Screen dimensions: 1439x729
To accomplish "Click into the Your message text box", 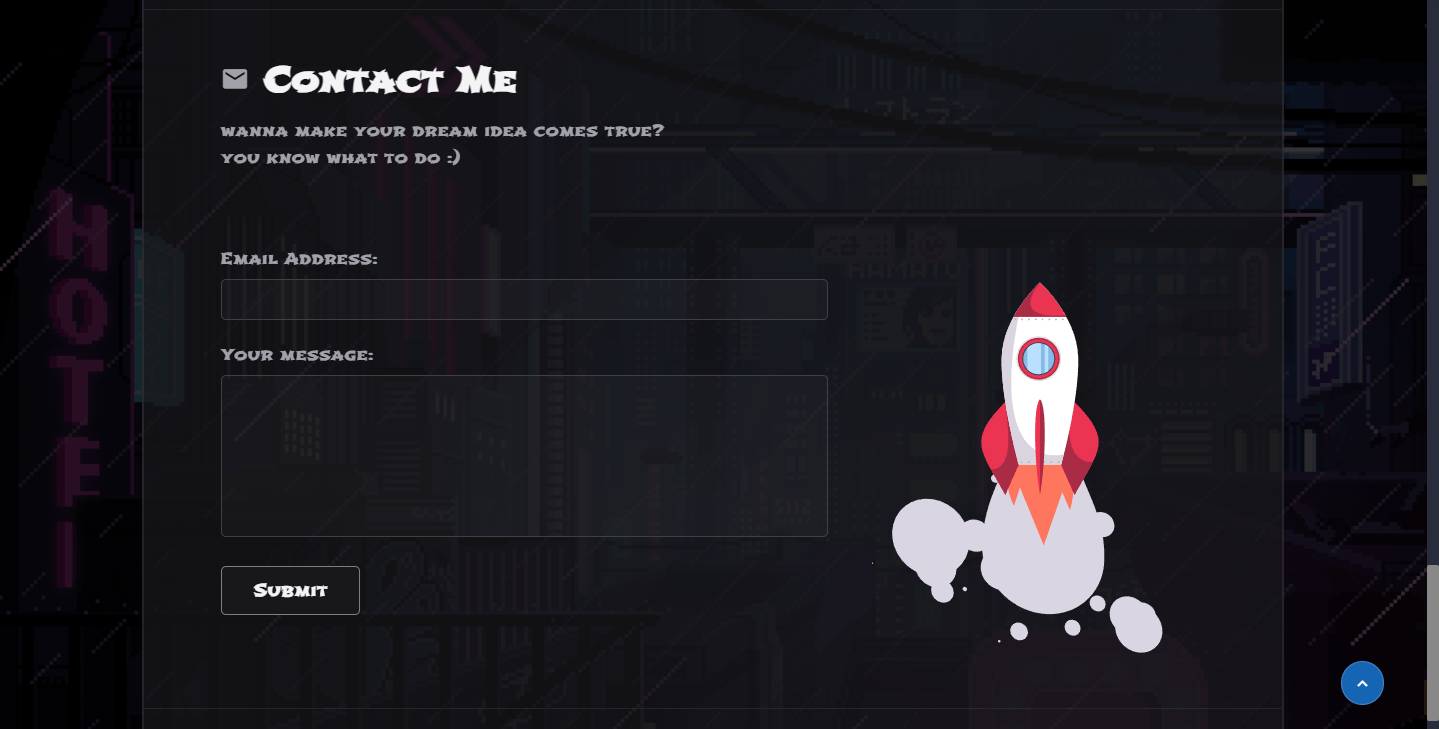I will 524,456.
